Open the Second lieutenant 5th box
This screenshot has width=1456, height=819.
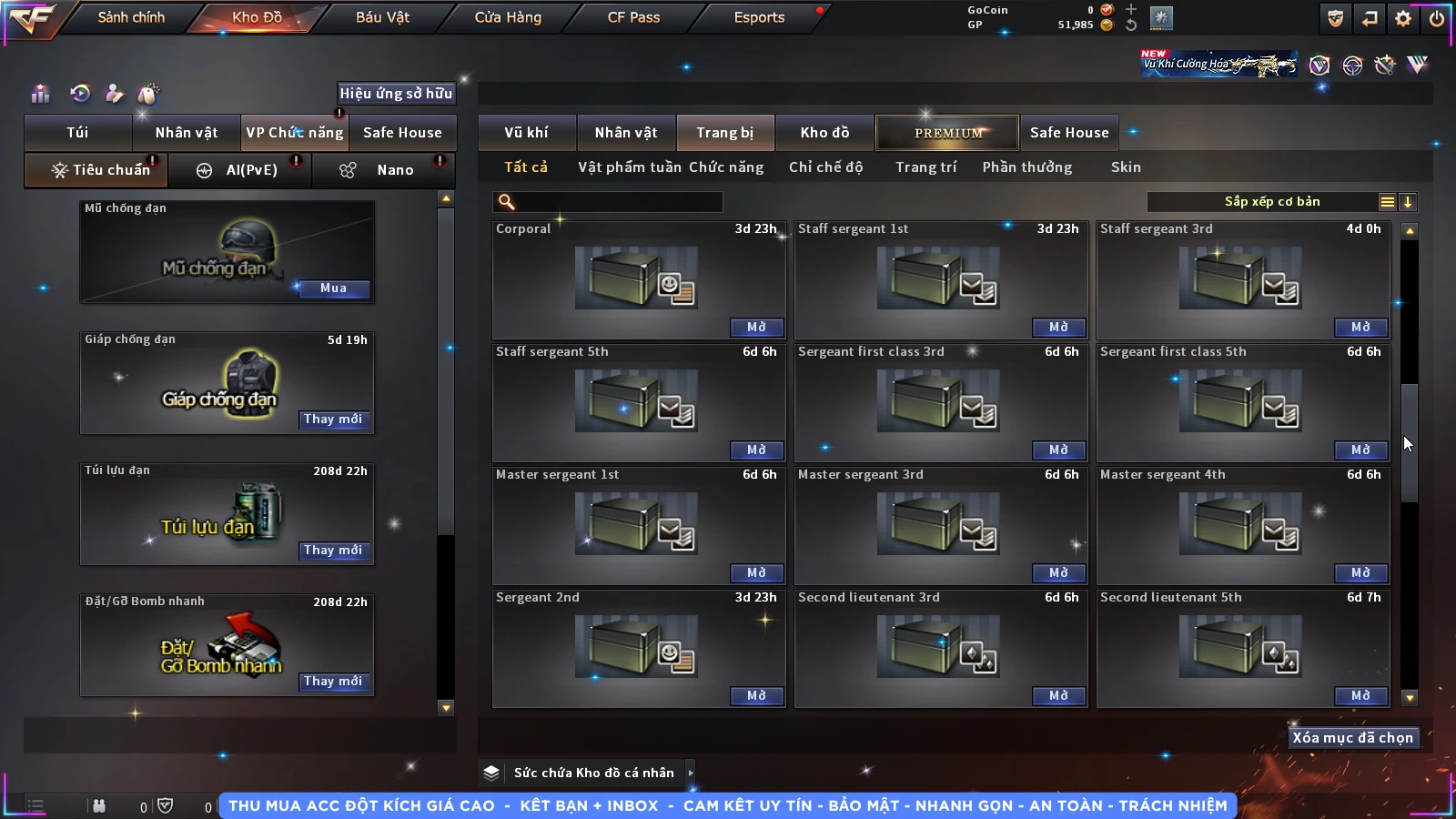pos(1360,696)
